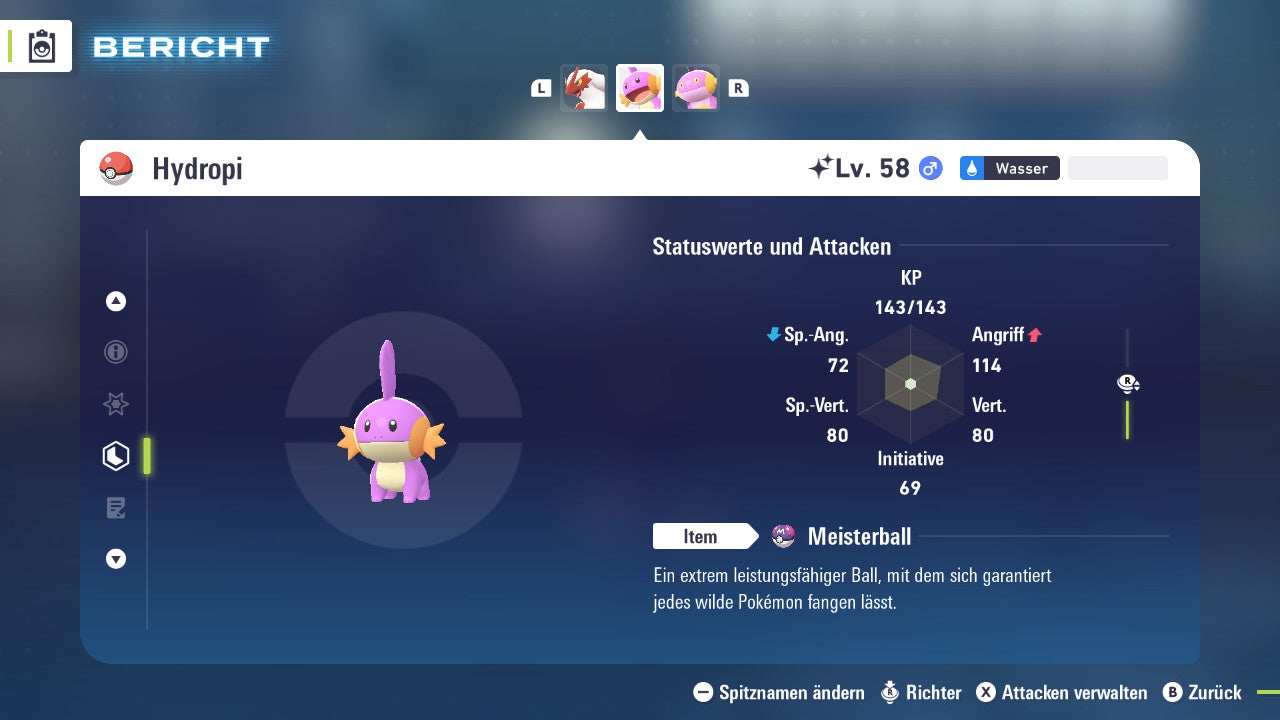Screen dimensions: 1280x720
Task: Click the down arrow to scroll pages
Action: tap(116, 559)
